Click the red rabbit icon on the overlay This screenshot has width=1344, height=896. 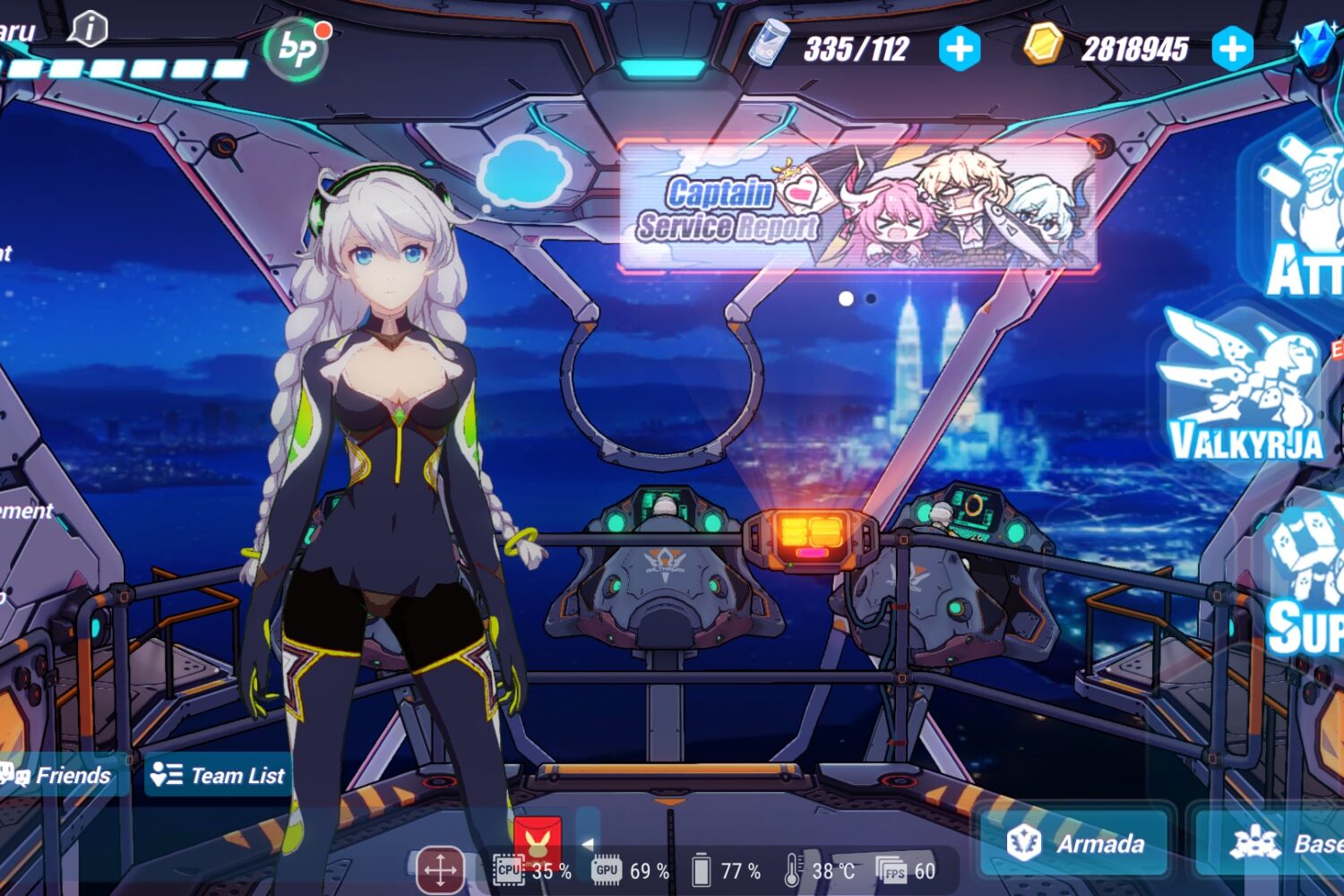point(538,840)
